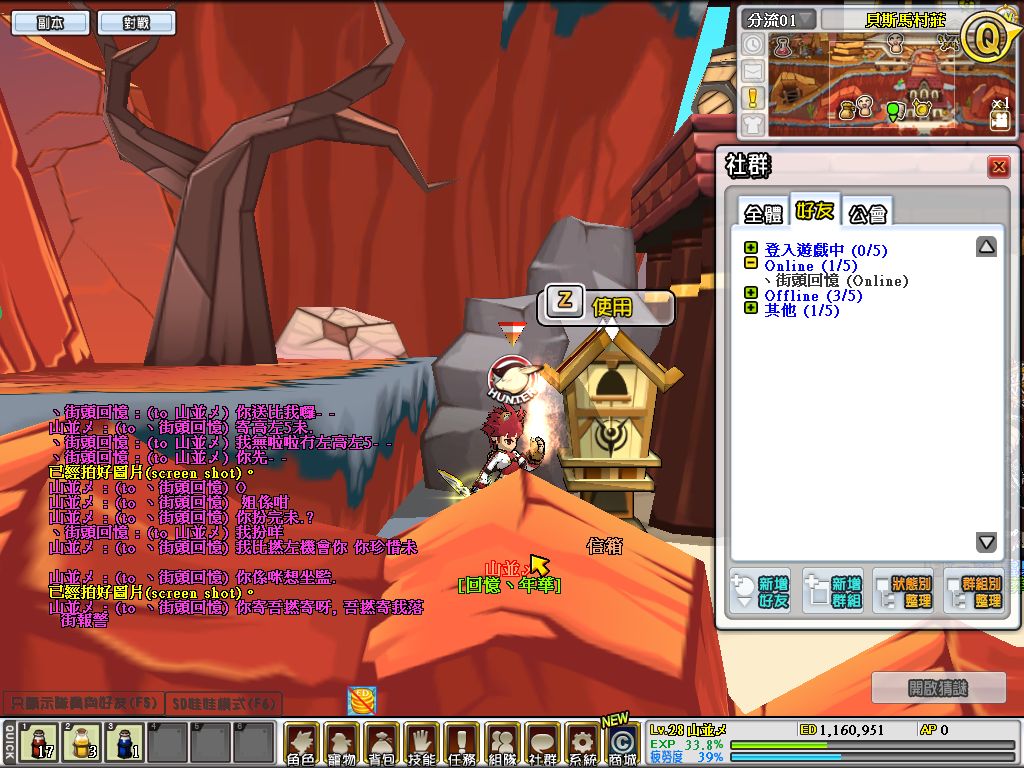Collapse the Online (1/5) friends group

751,265
